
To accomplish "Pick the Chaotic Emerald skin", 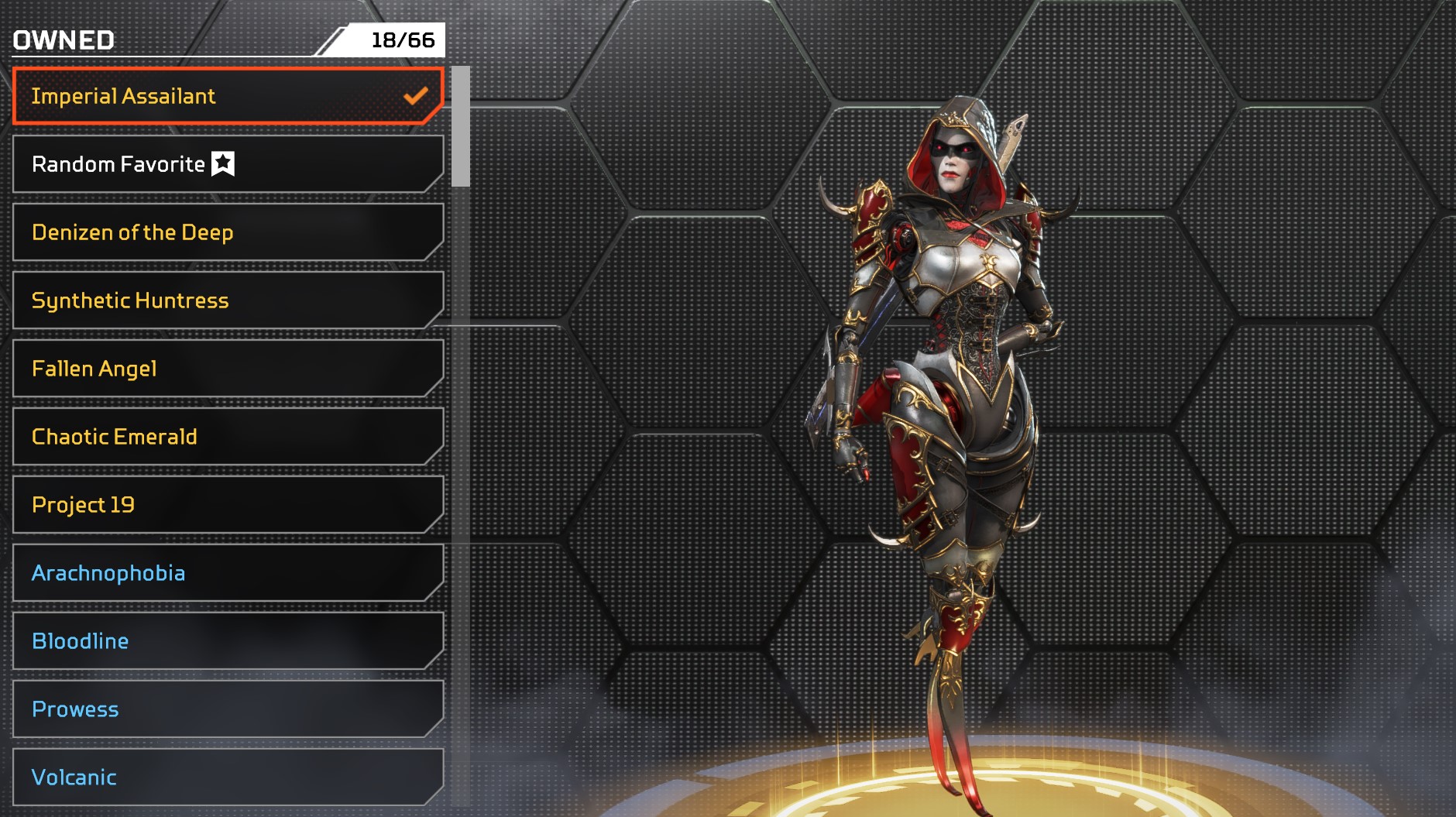I will (228, 437).
